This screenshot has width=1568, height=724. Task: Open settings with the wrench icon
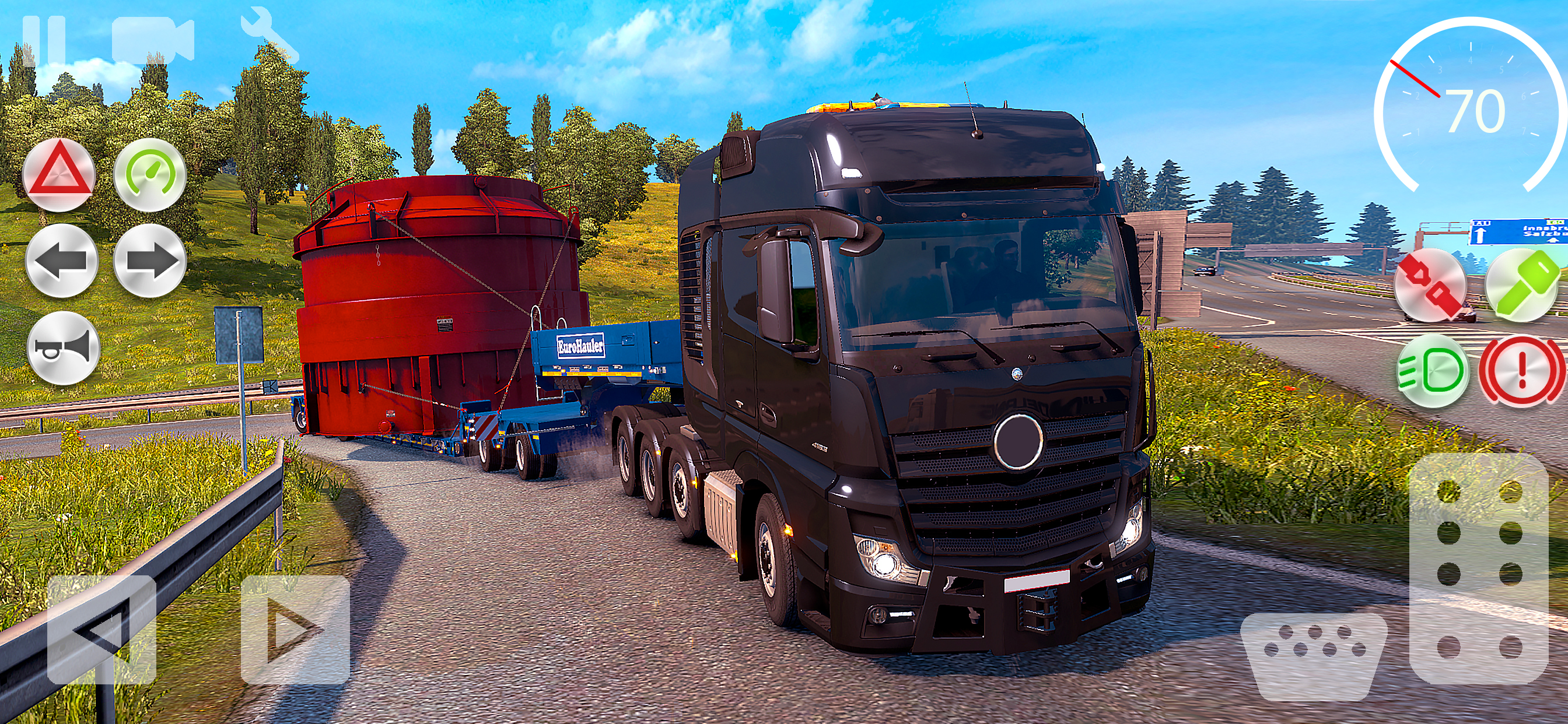268,36
